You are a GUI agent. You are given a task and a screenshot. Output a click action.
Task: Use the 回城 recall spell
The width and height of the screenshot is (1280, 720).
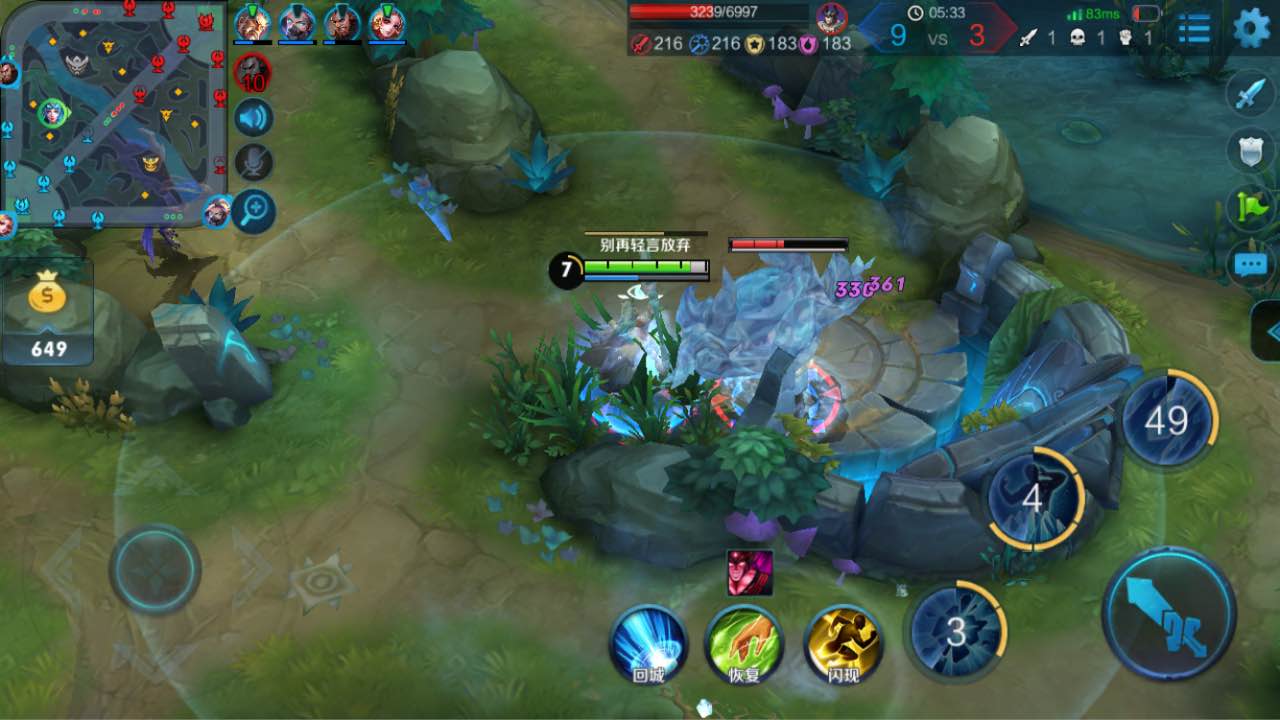pyautogui.click(x=649, y=643)
